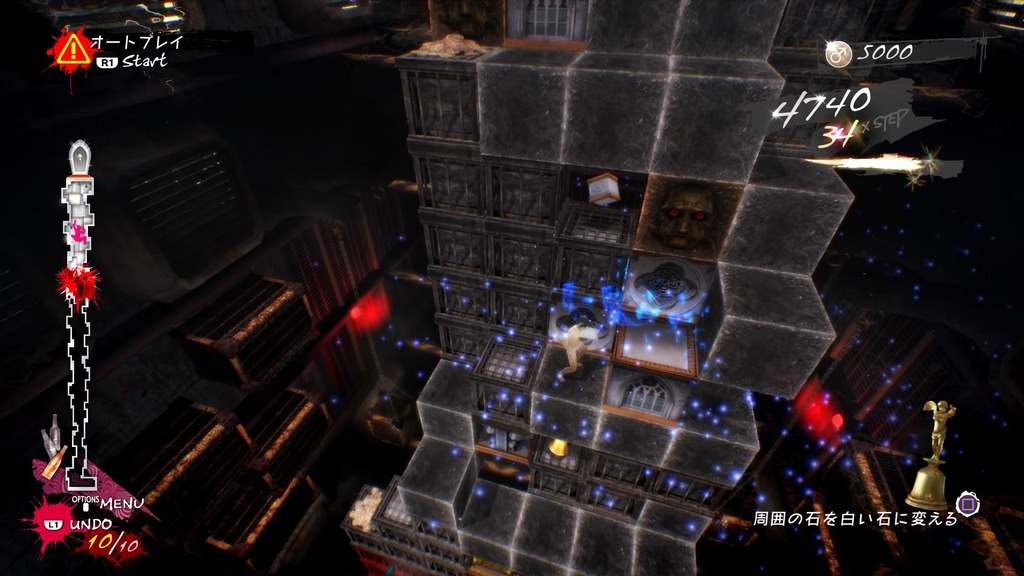Start autoplay via the オートプレイ warning icon
Image resolution: width=1024 pixels, height=576 pixels.
pyautogui.click(x=73, y=47)
